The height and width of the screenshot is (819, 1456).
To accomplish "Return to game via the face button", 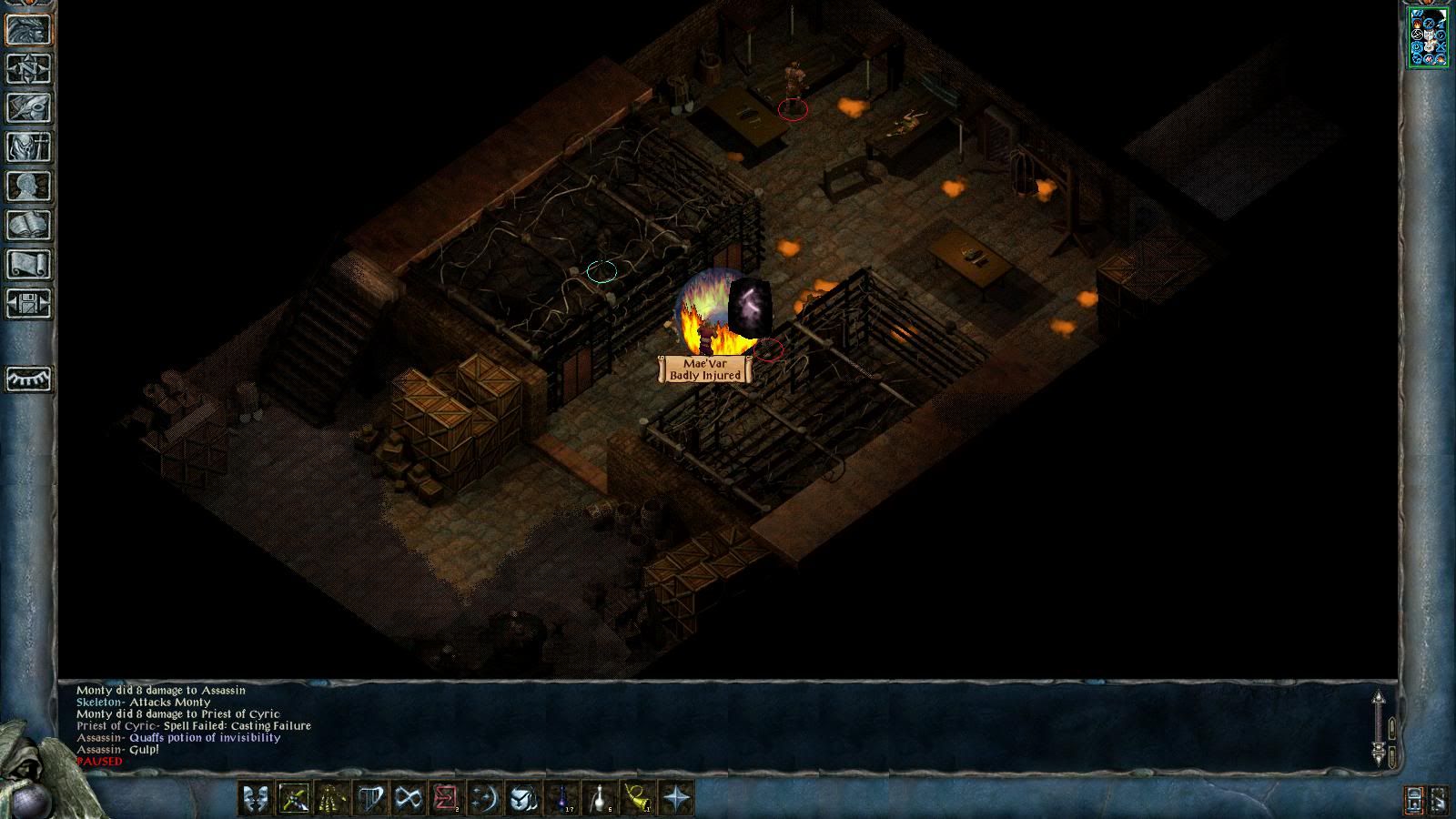I will (28, 29).
